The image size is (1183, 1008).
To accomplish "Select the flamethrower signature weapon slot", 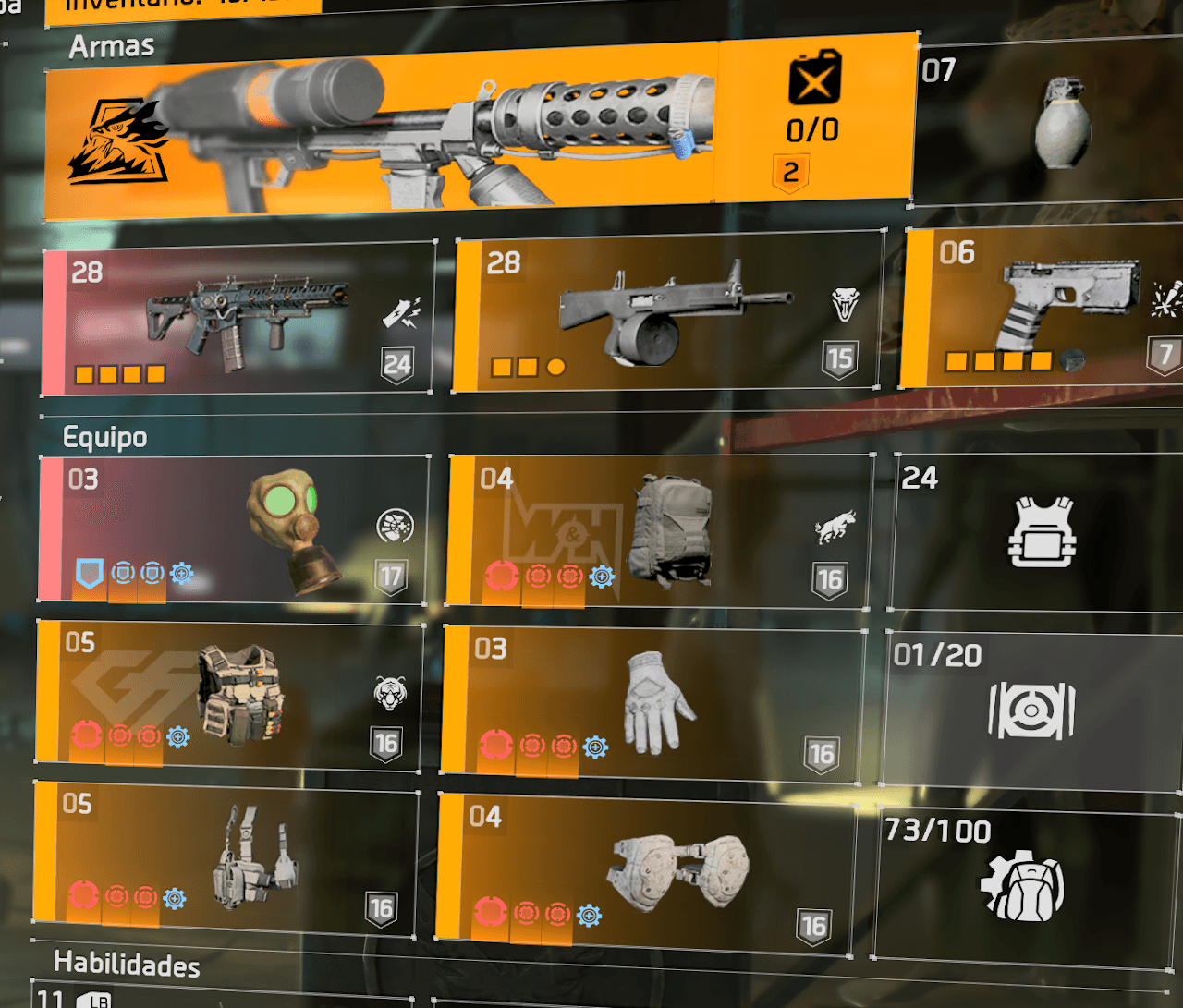I will pyautogui.click(x=479, y=128).
